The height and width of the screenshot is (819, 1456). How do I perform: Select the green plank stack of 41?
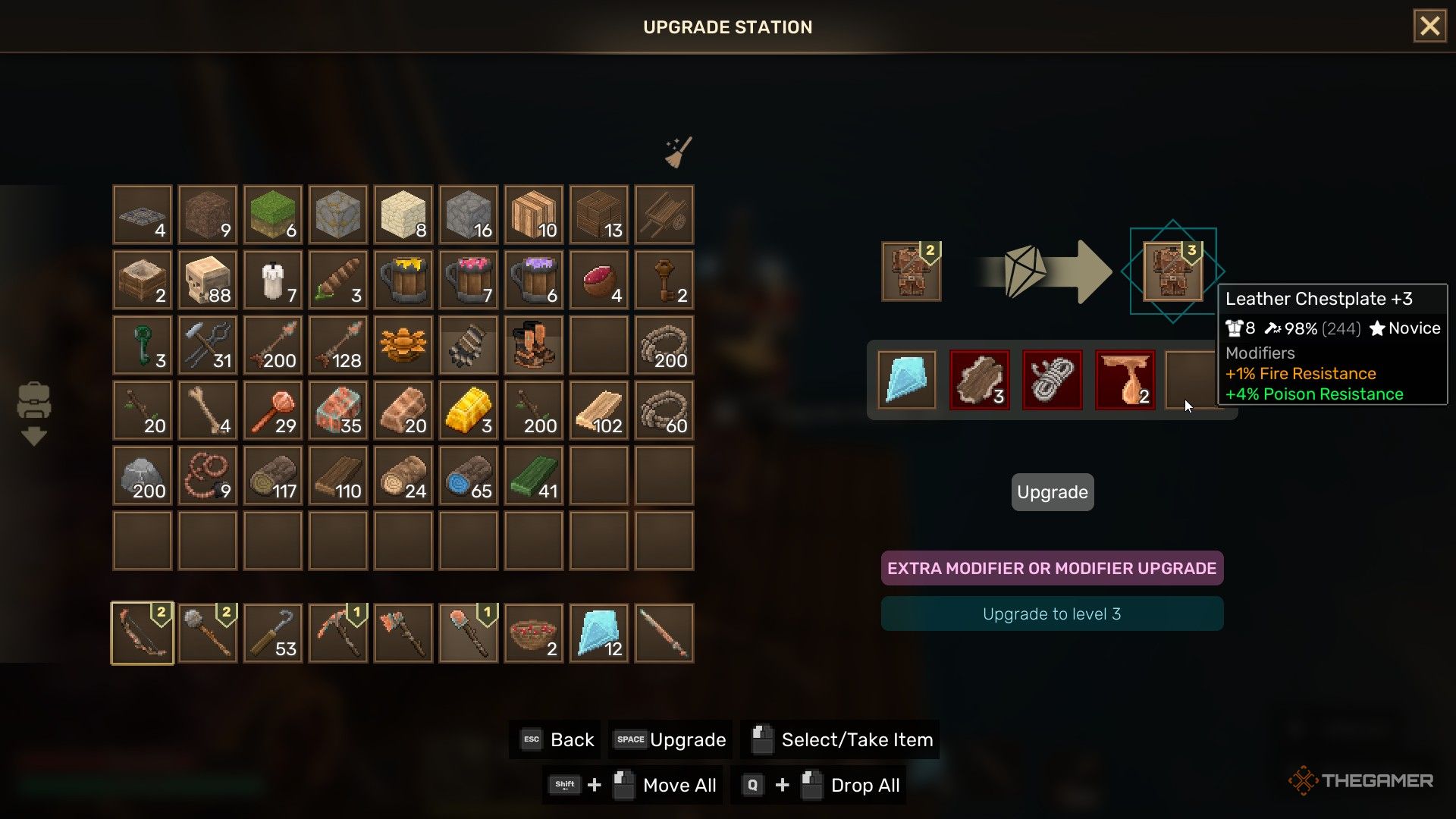pos(533,475)
